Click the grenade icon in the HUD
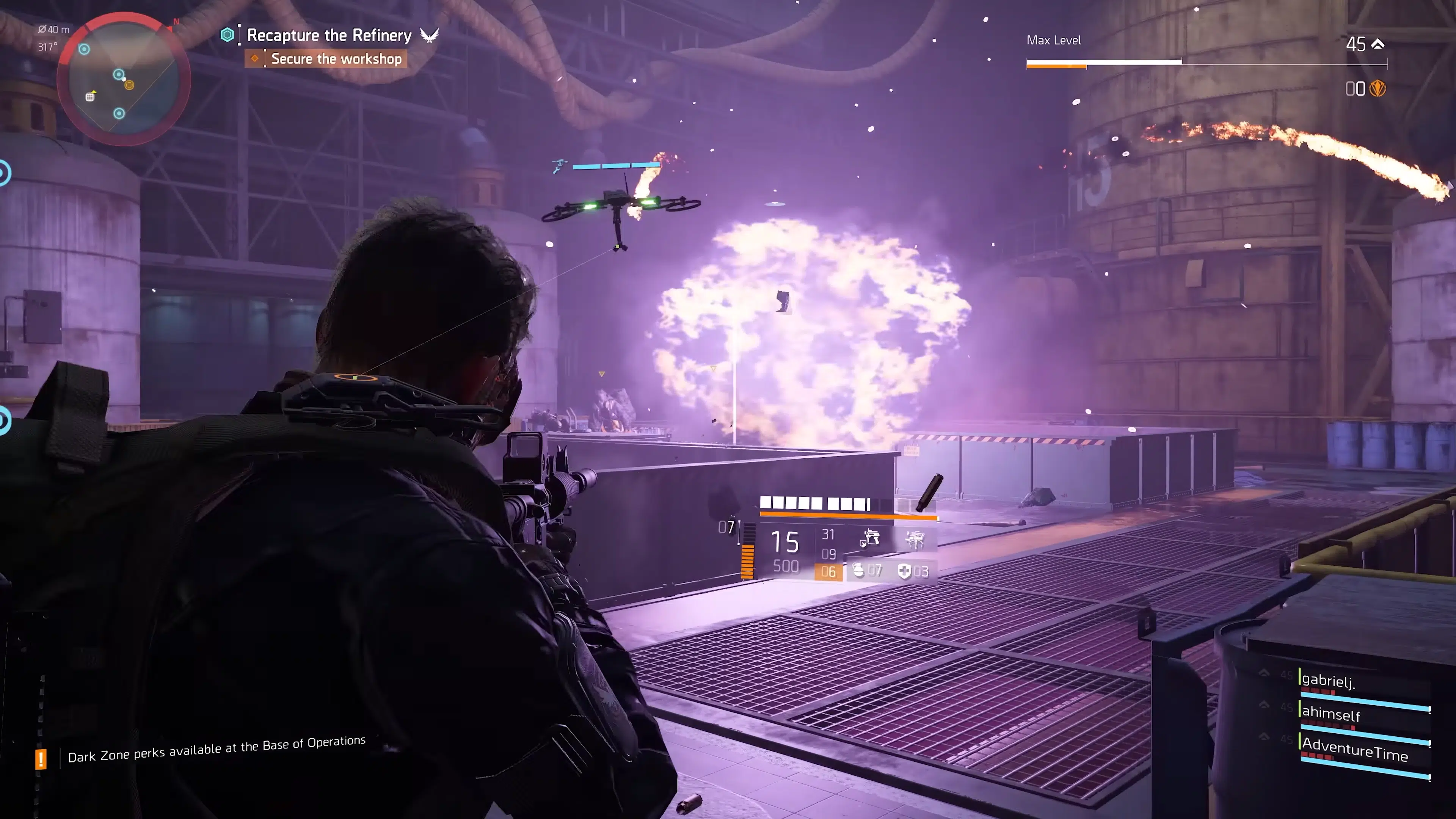 click(857, 571)
